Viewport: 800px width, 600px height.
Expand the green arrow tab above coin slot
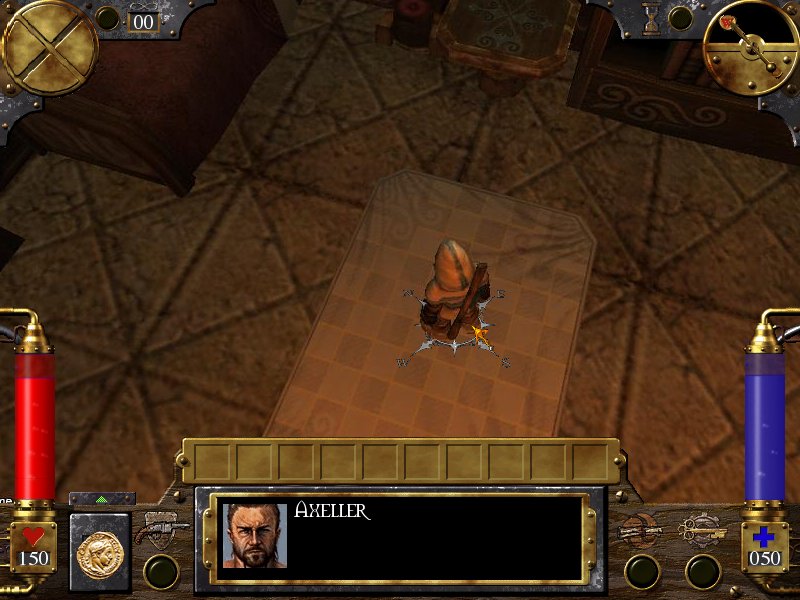click(101, 498)
